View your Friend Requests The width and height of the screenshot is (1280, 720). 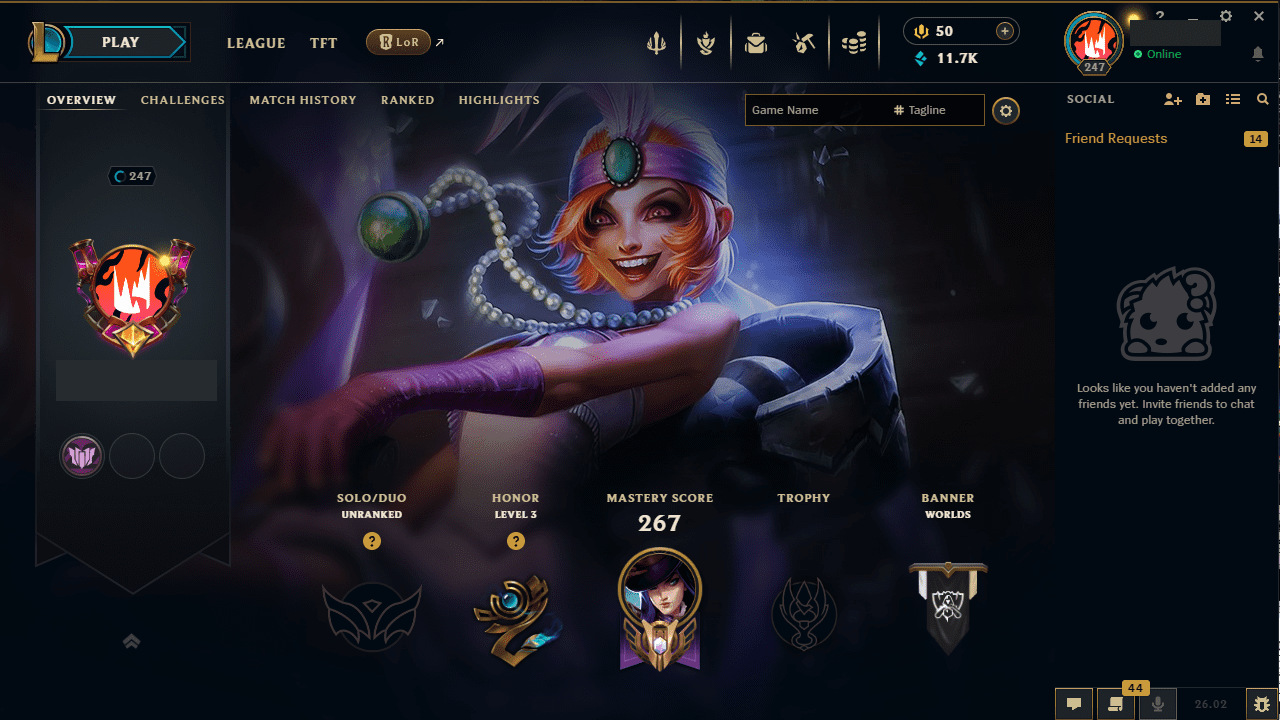click(x=1115, y=138)
